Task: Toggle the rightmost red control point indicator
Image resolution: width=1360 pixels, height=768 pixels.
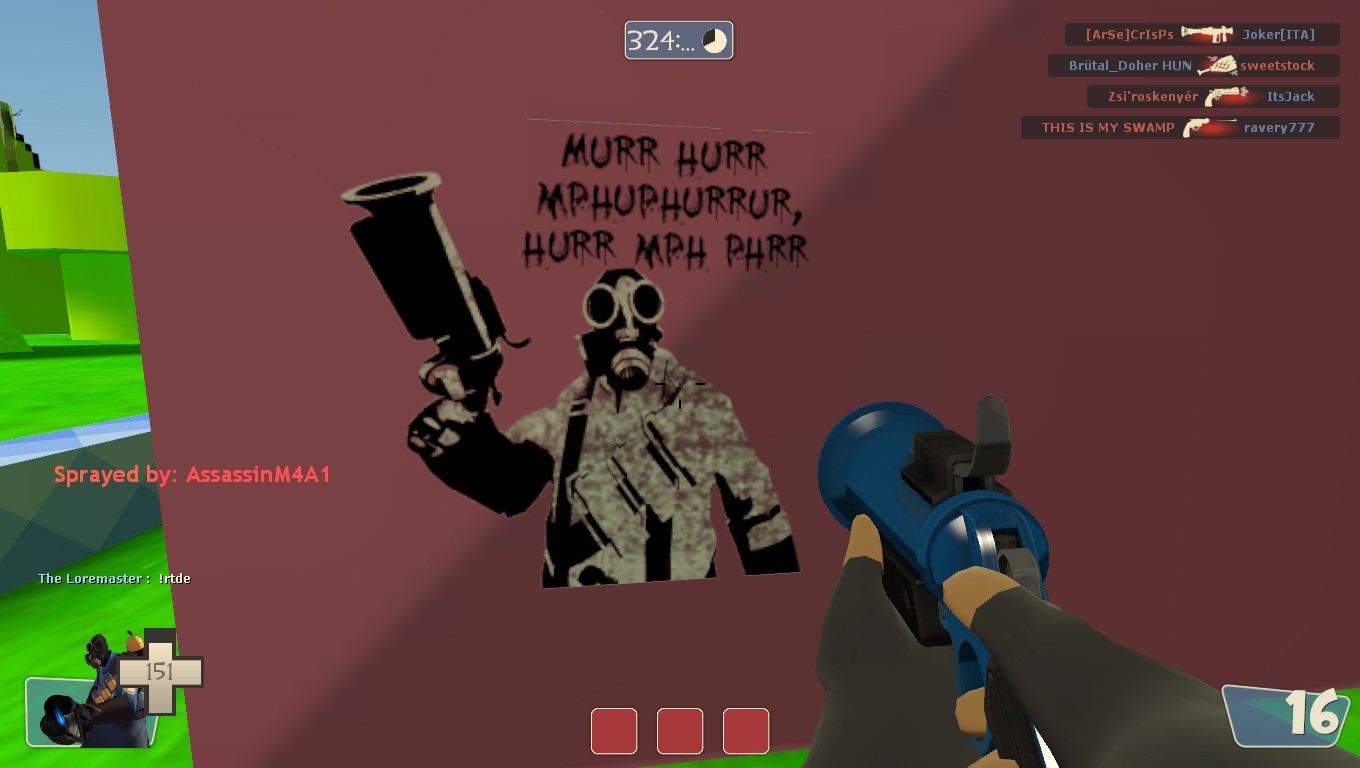Action: [746, 731]
